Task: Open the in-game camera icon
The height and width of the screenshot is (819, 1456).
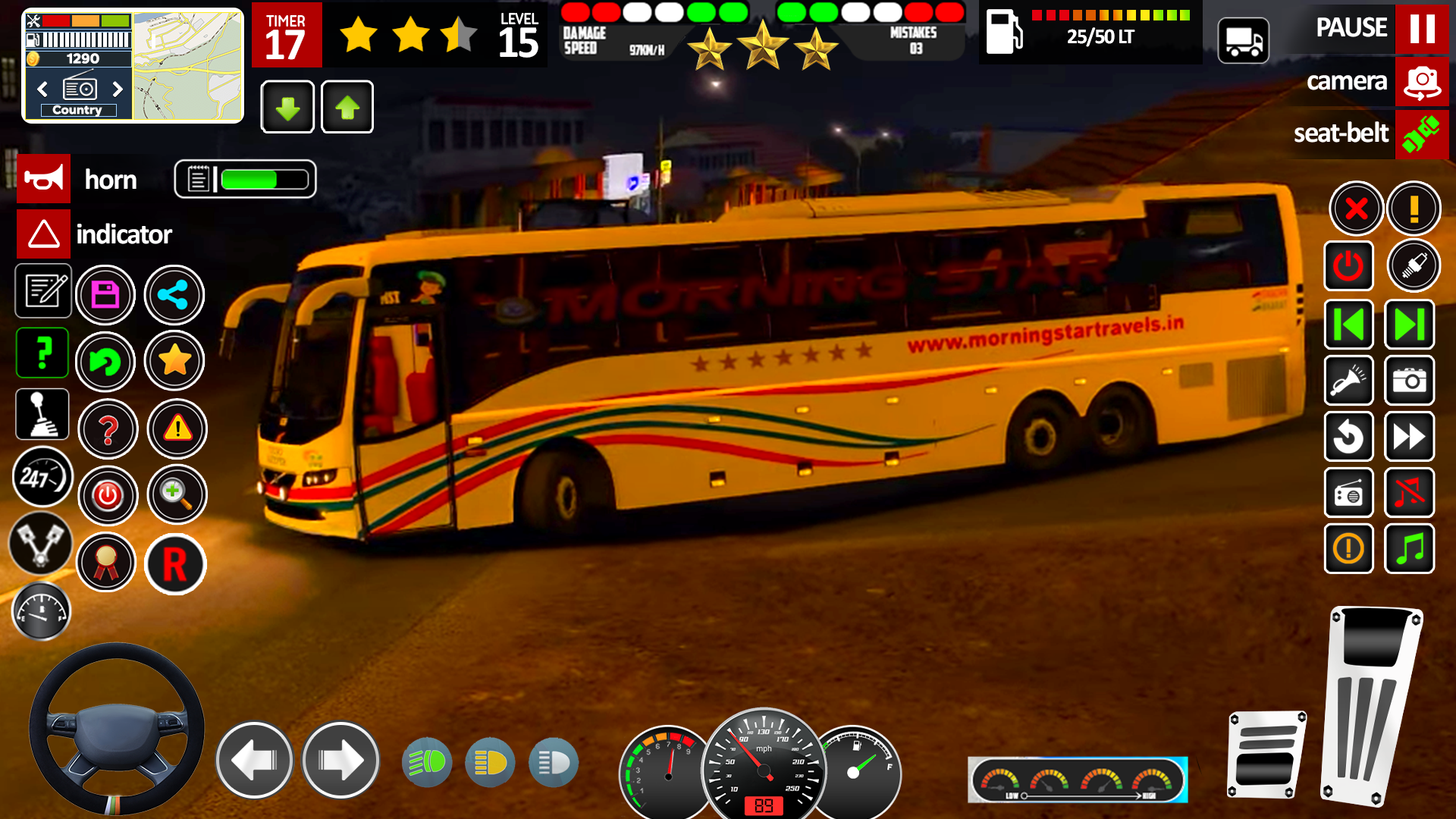Action: click(1410, 381)
